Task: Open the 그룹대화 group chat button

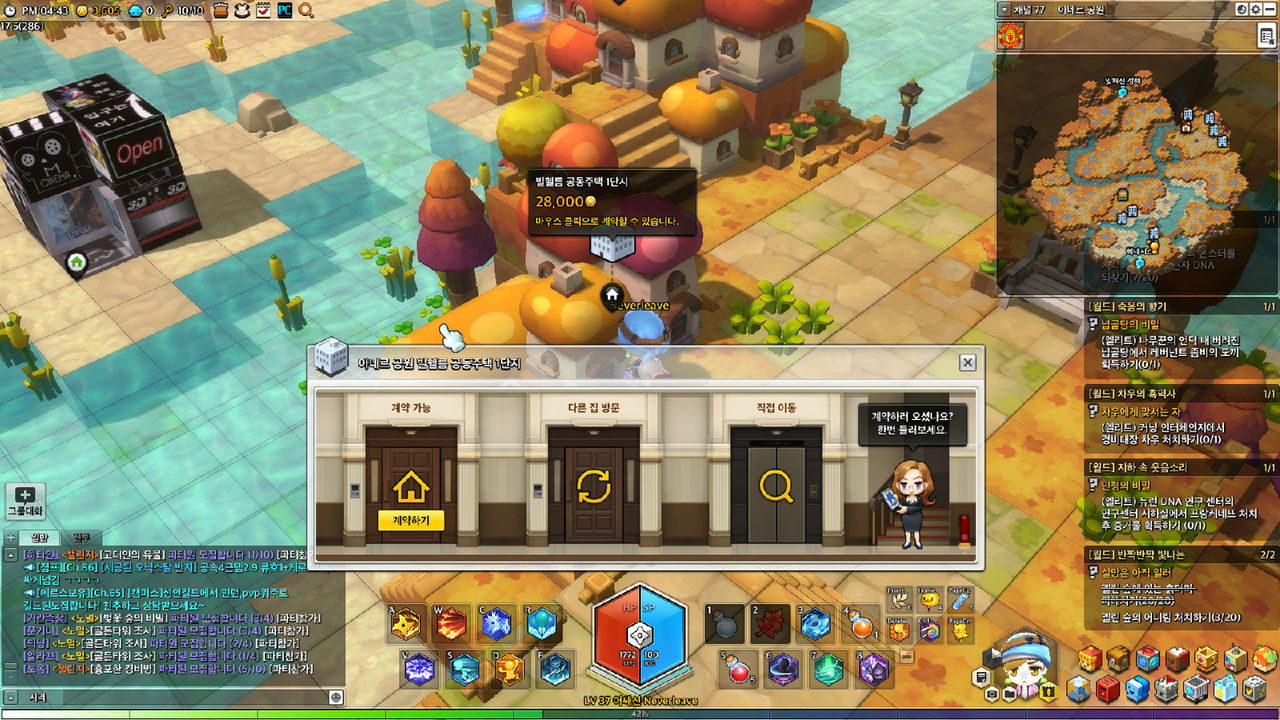Action: tap(25, 501)
